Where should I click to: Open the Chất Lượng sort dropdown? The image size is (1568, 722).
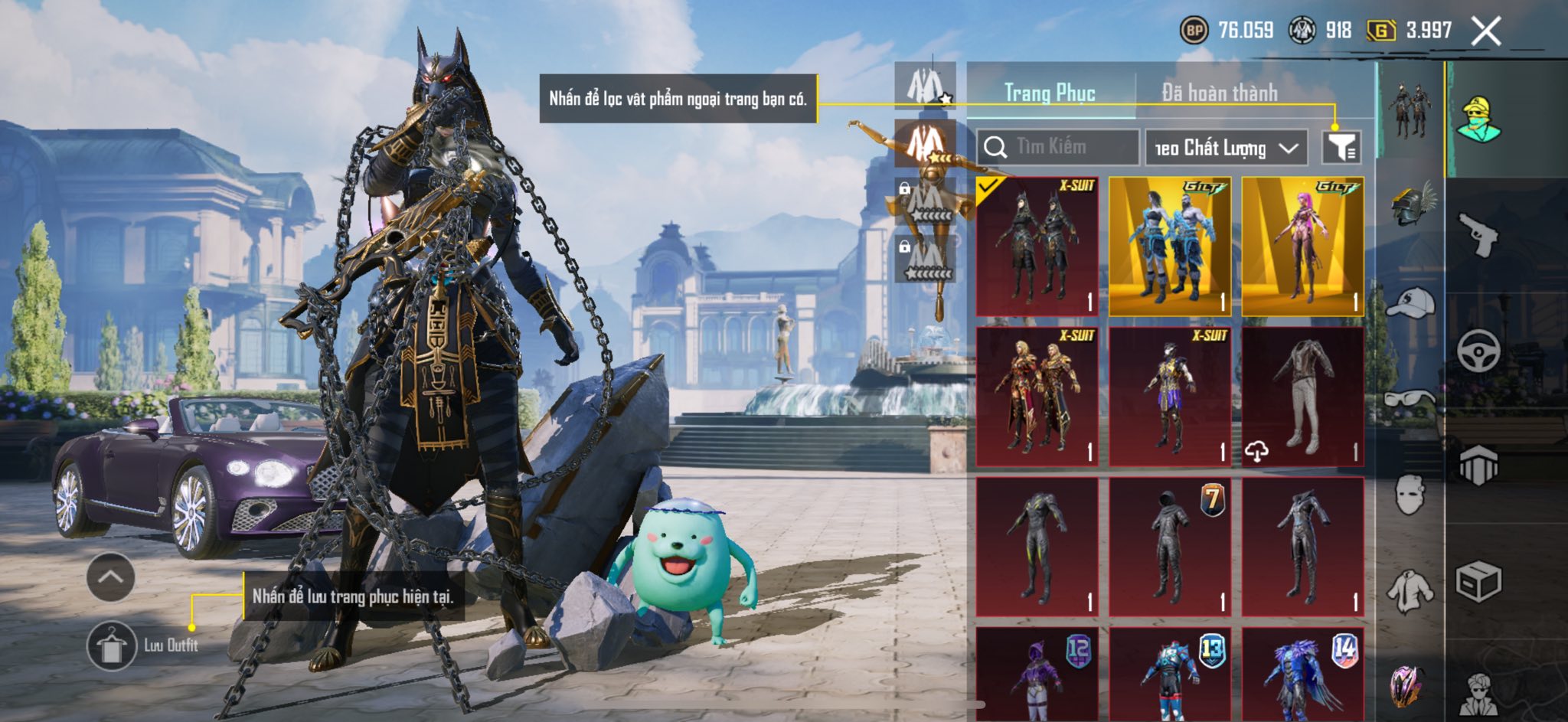click(x=1226, y=147)
